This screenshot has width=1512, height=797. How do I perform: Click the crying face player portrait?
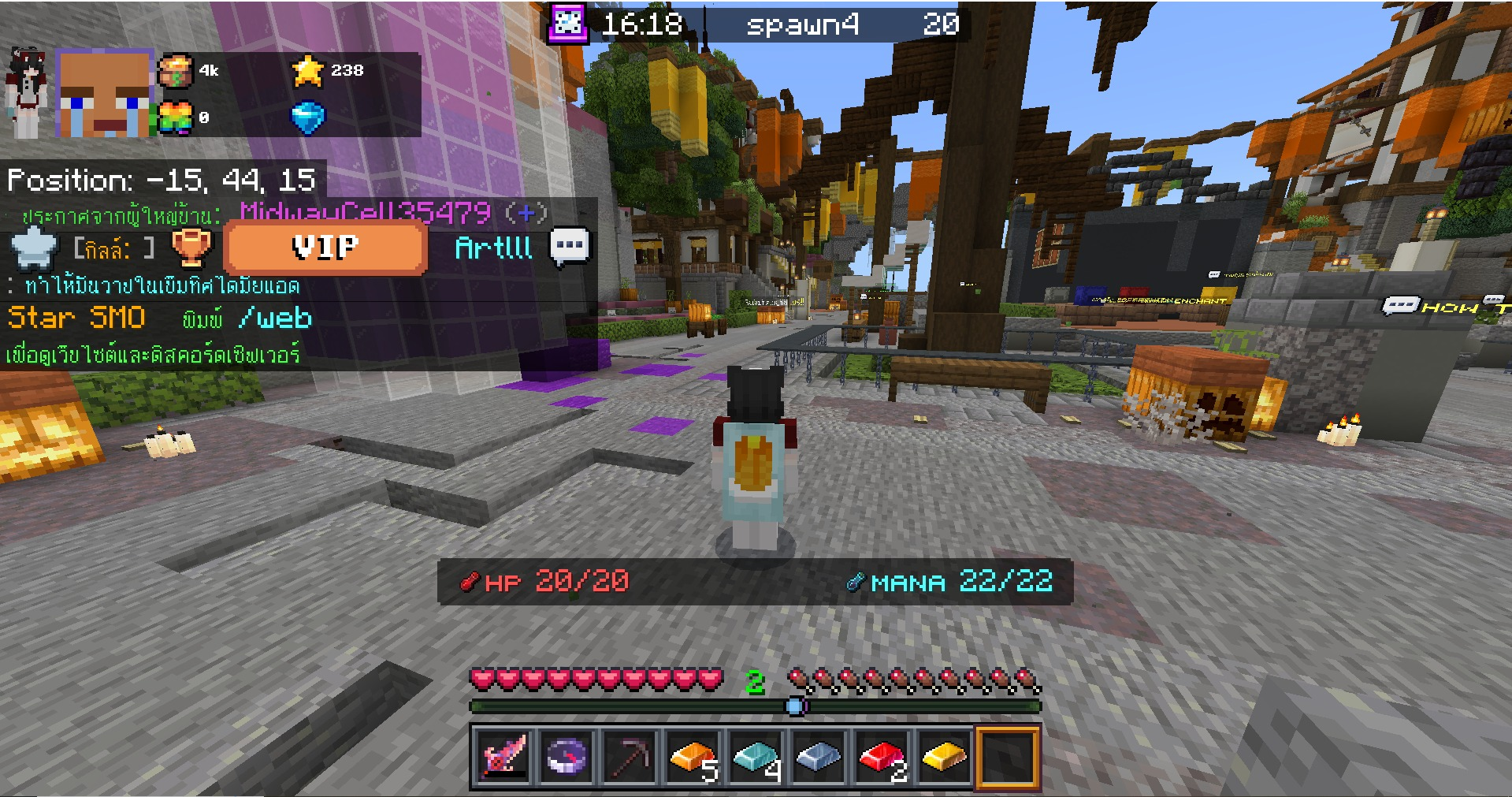coord(104,93)
